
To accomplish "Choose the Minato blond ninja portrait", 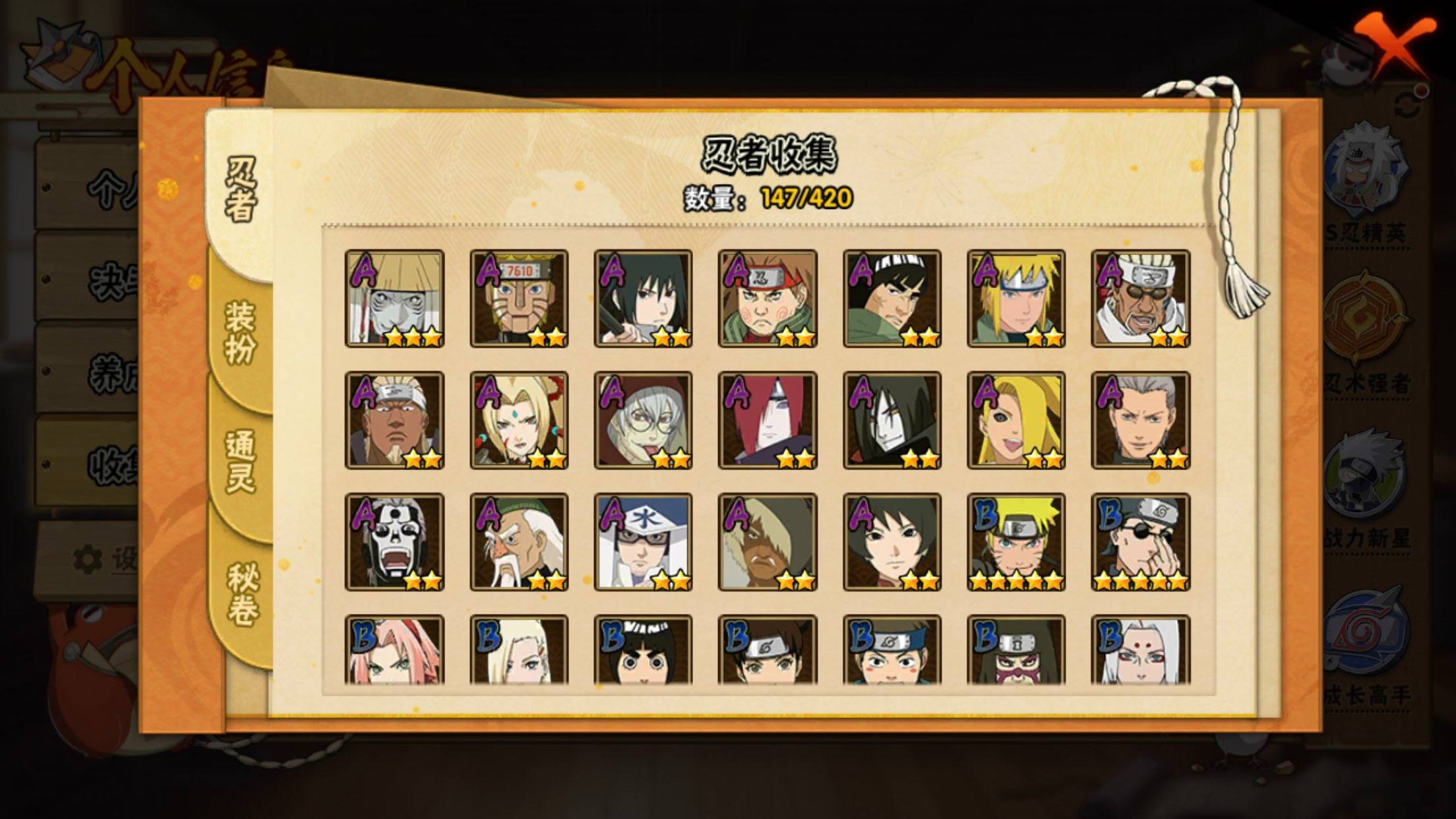I will point(1016,298).
